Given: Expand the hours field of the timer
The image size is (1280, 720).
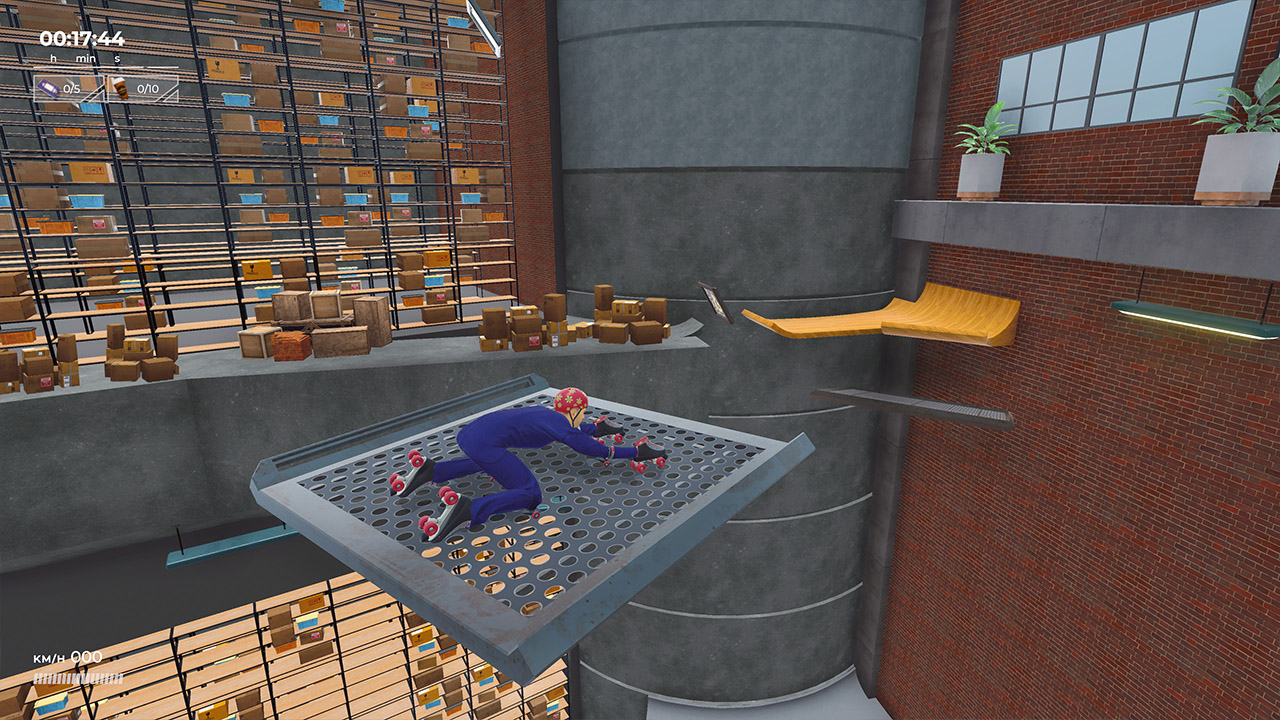Looking at the screenshot, I should 53,57.
